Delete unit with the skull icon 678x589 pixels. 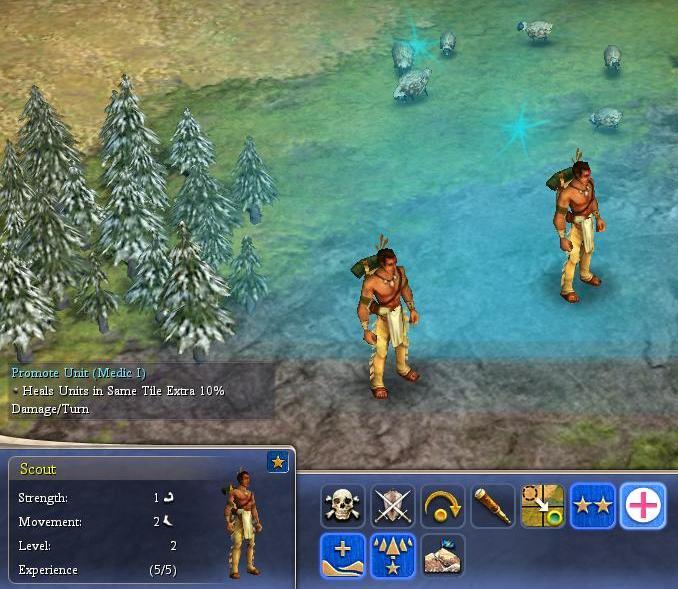click(343, 506)
